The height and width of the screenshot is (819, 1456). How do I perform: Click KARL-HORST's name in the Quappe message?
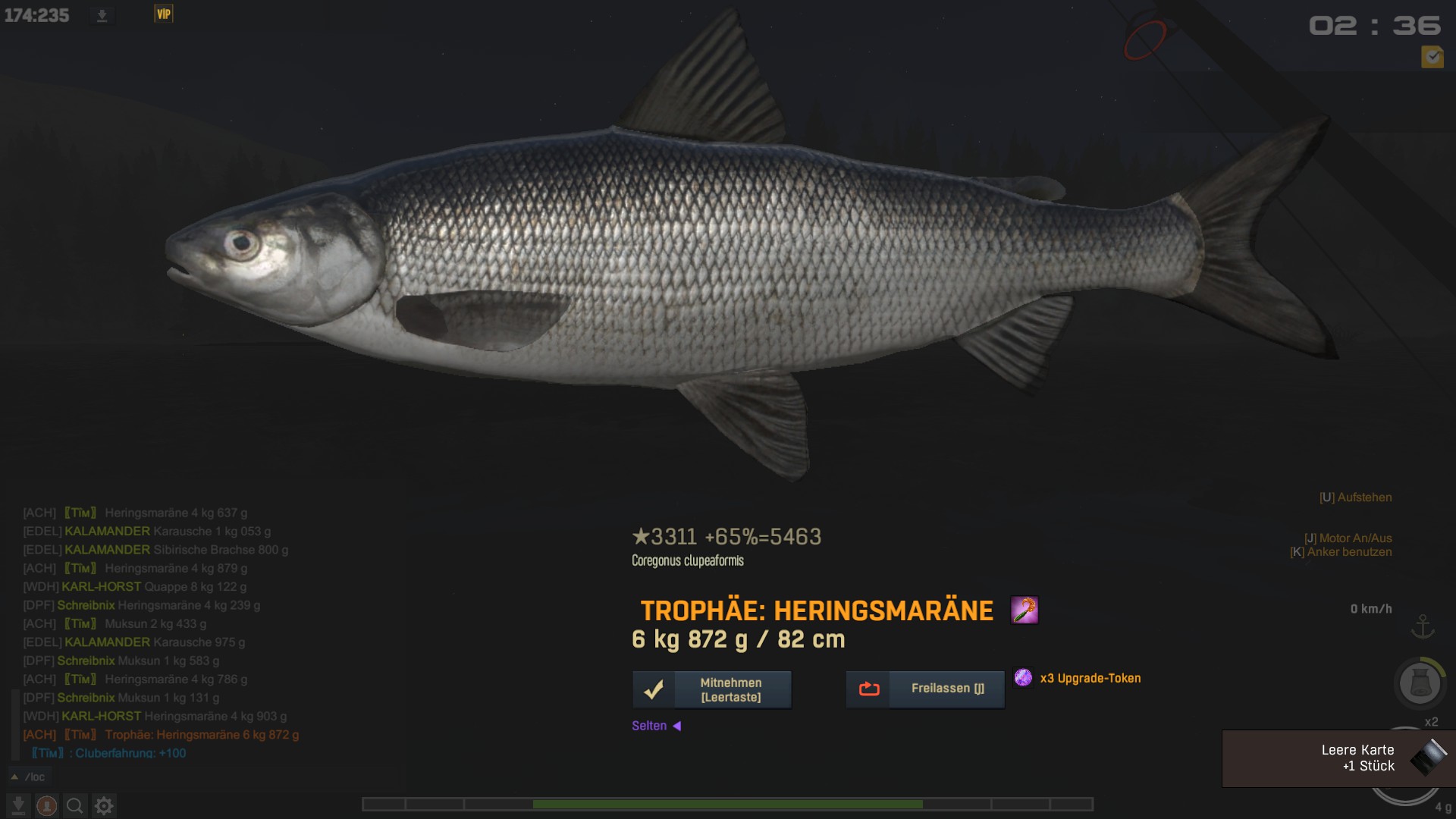tap(101, 587)
